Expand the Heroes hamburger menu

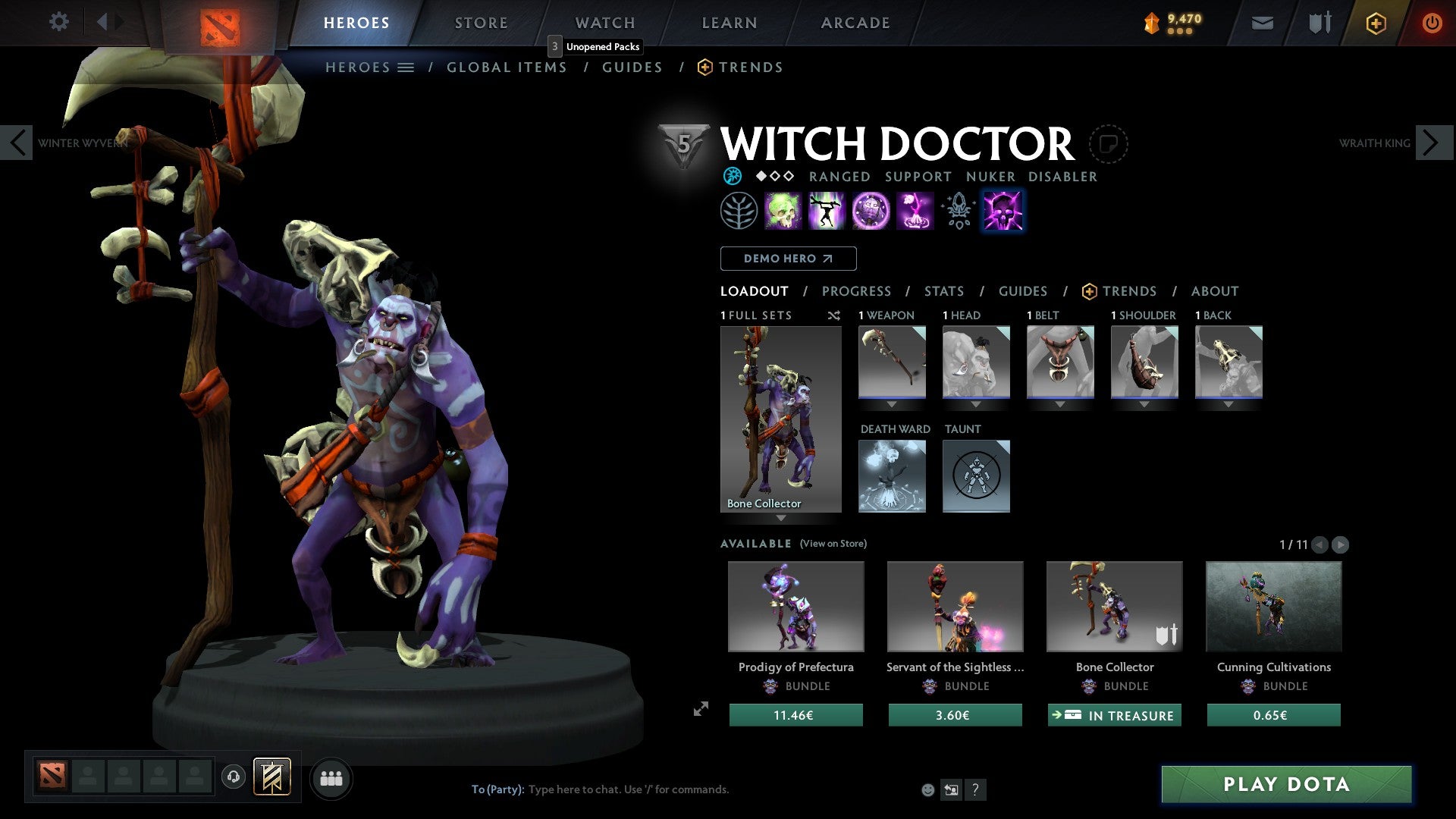[406, 67]
